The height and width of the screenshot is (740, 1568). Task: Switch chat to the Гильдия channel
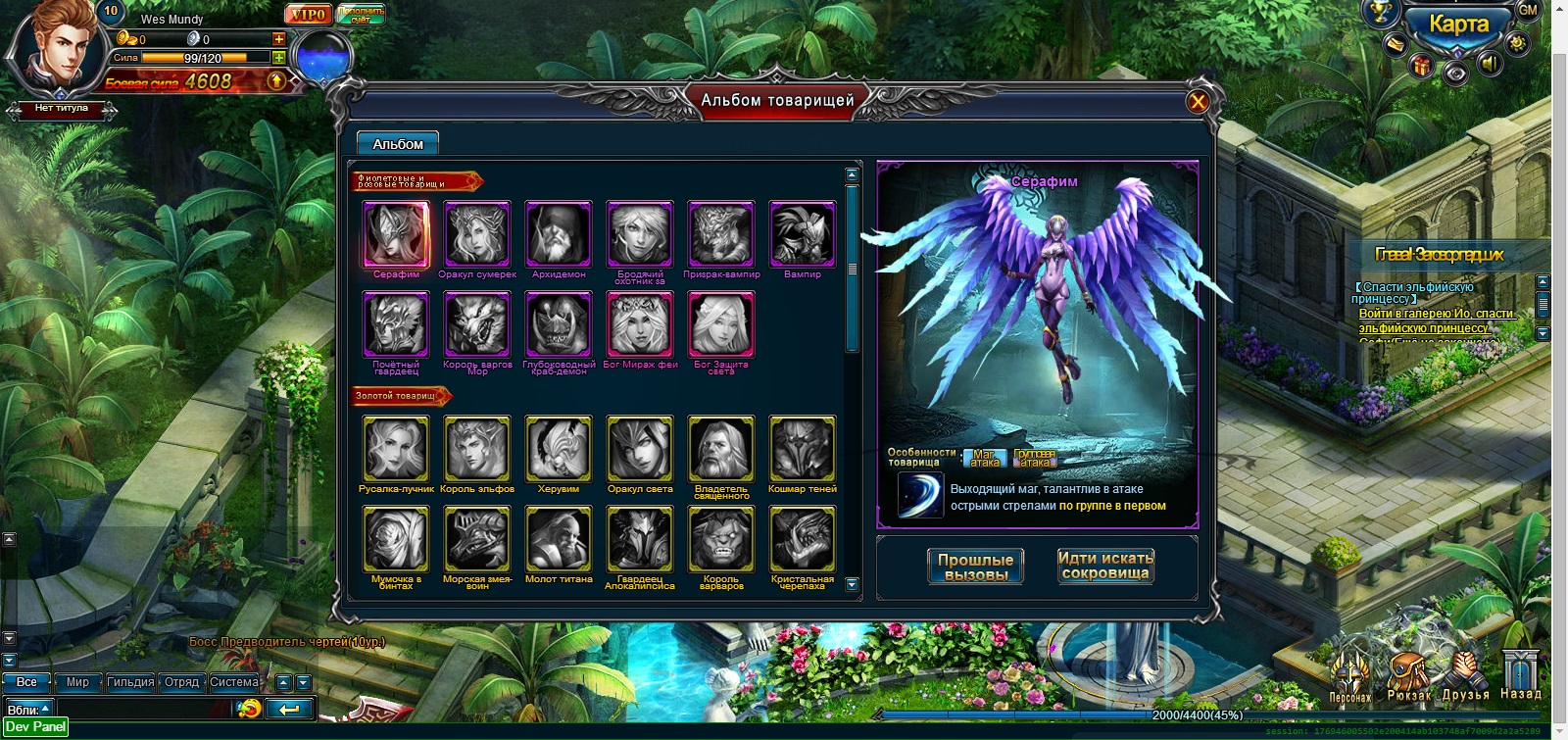click(x=130, y=682)
